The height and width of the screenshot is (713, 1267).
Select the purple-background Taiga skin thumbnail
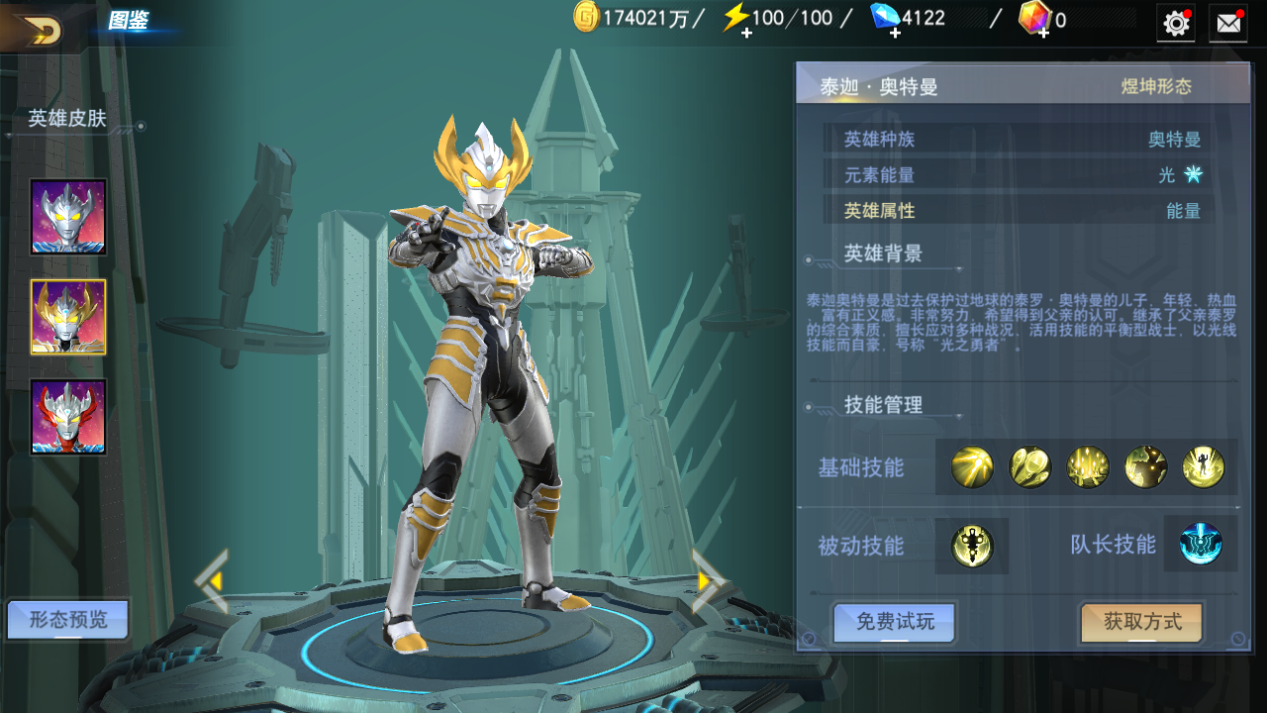(68, 217)
